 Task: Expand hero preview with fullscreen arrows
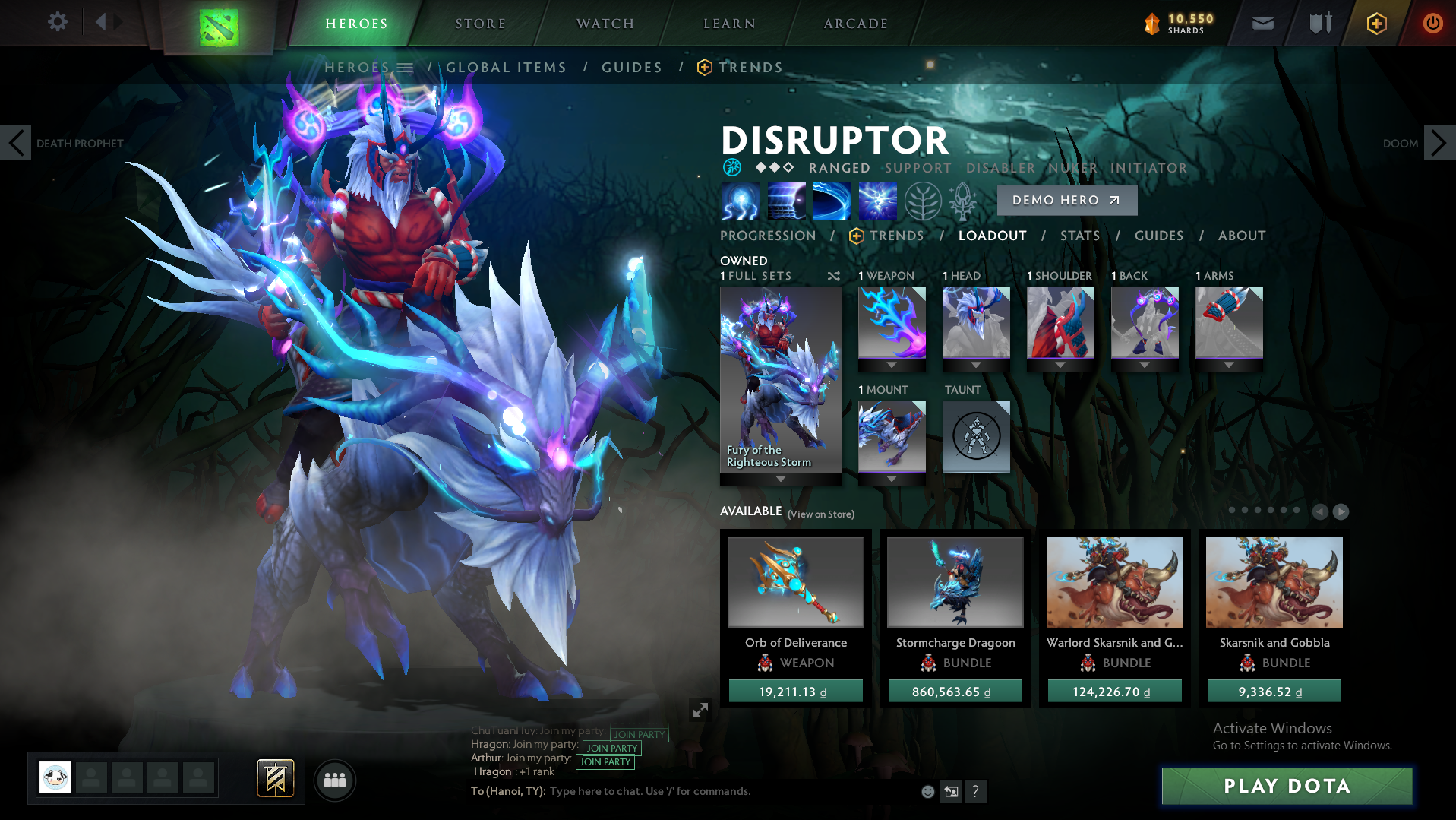(700, 711)
